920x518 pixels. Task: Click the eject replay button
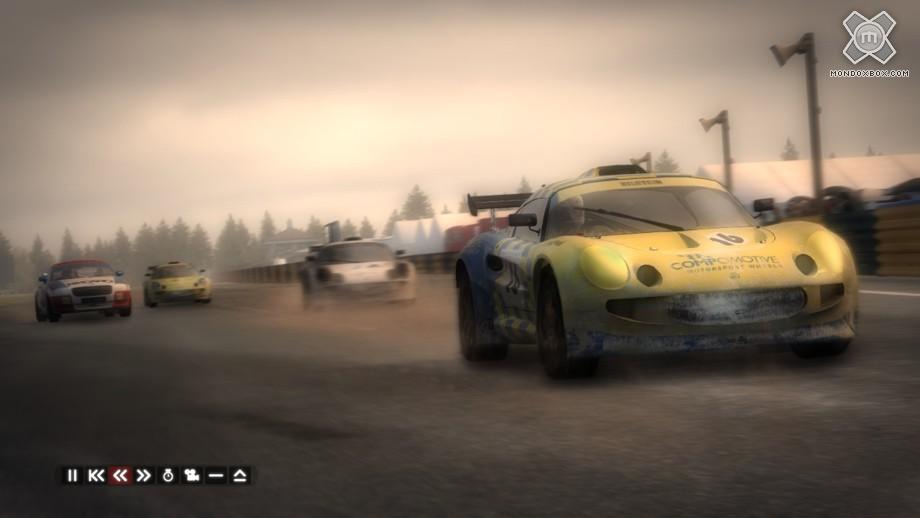tap(240, 475)
